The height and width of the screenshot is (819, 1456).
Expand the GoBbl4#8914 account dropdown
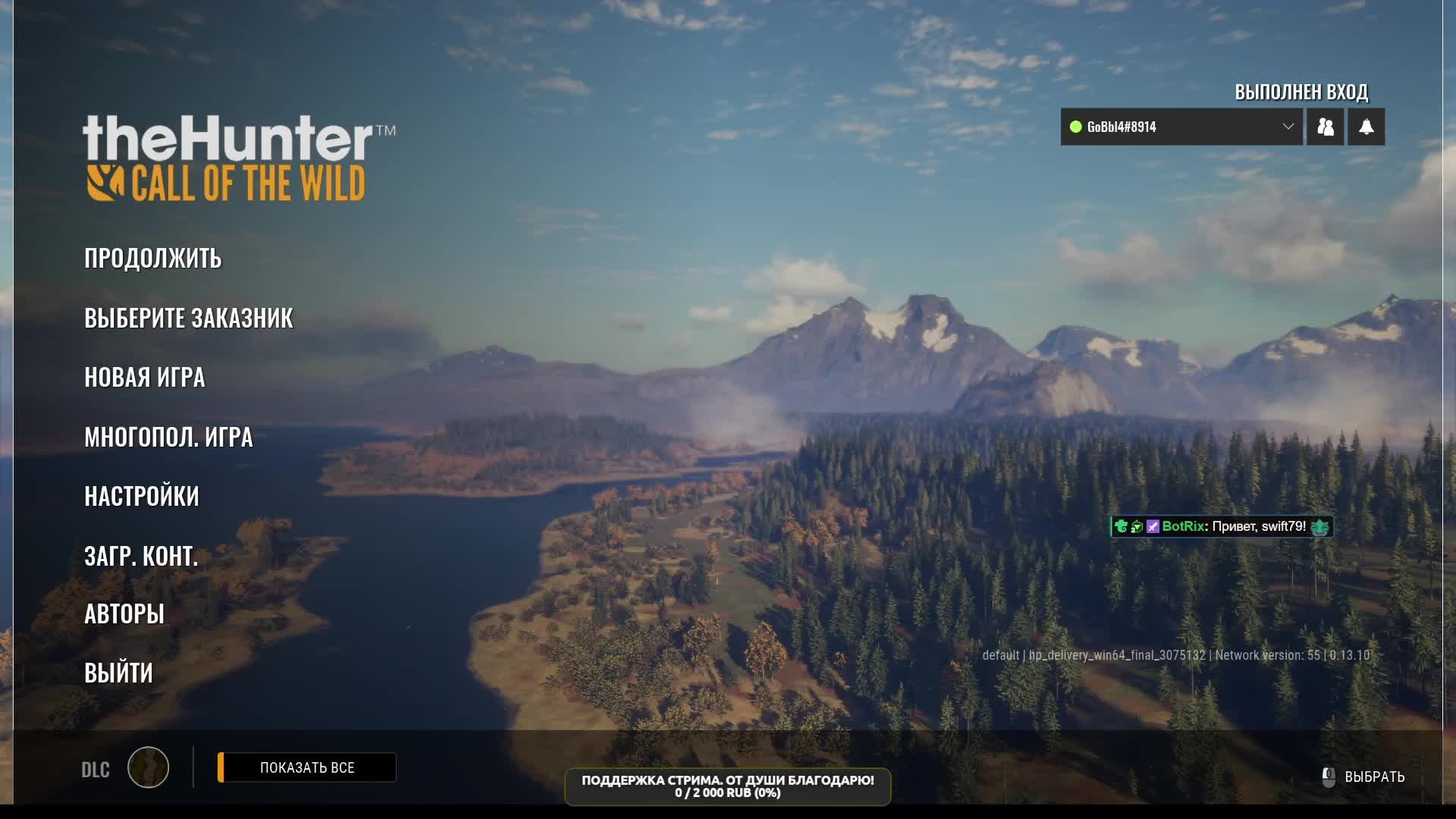[x=1287, y=127]
